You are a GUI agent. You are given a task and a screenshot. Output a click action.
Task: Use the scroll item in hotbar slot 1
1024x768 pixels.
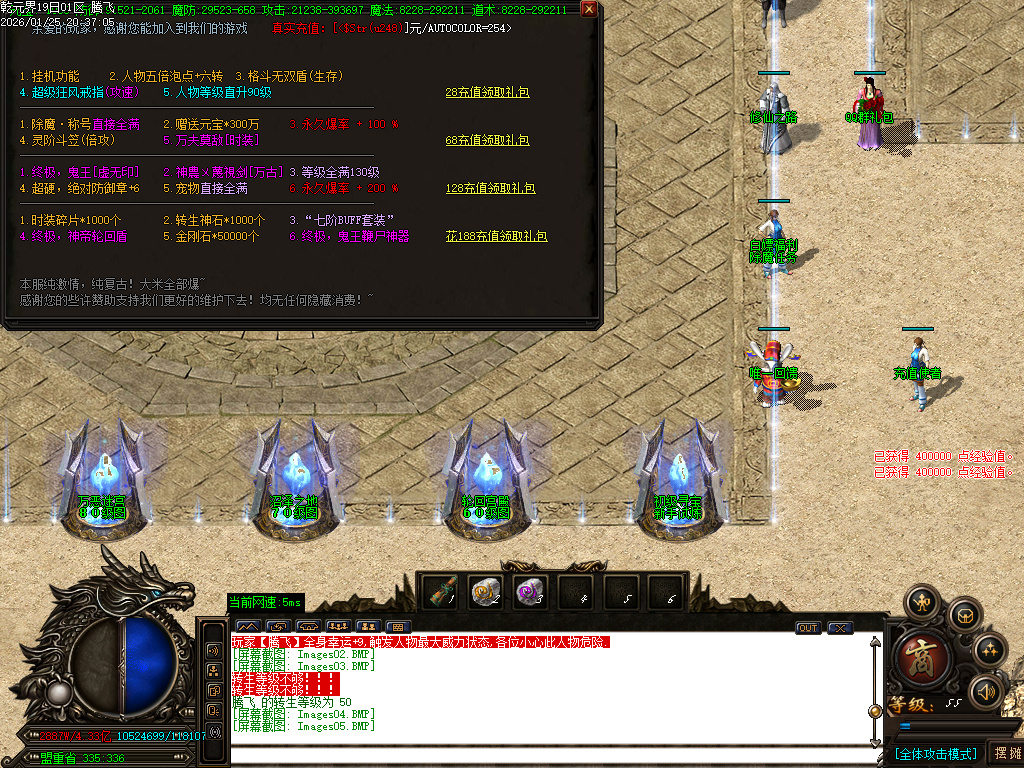pos(441,592)
